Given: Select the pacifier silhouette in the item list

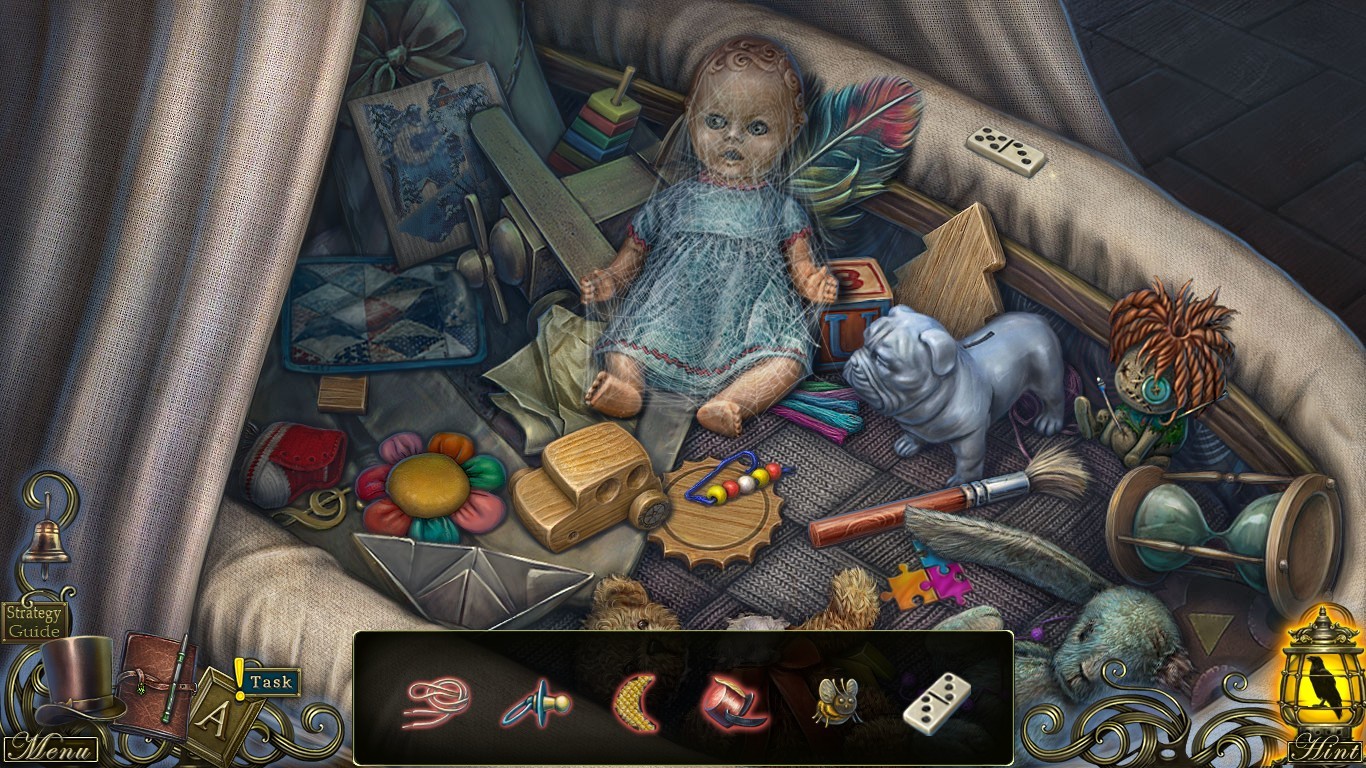Looking at the screenshot, I should [537, 703].
